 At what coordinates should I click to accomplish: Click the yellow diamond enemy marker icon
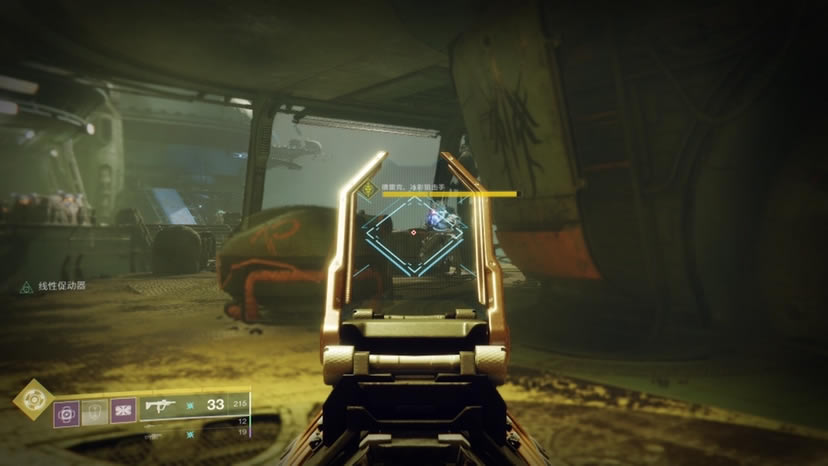pyautogui.click(x=369, y=189)
